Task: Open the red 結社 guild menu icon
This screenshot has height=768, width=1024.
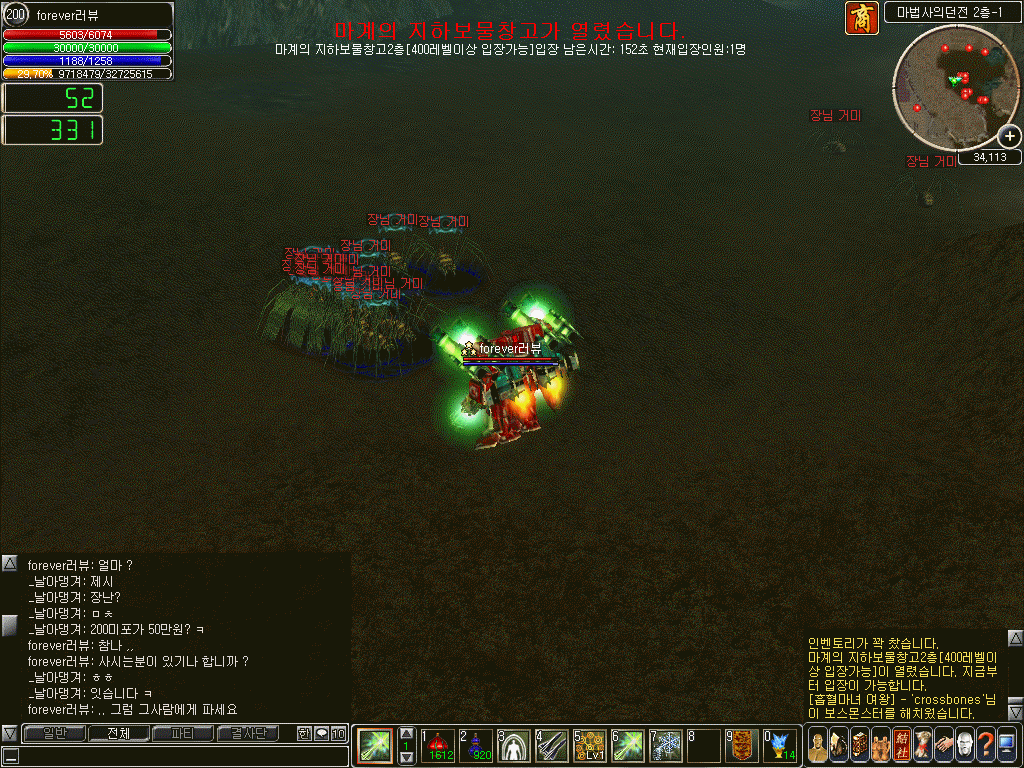Action: coord(902,745)
